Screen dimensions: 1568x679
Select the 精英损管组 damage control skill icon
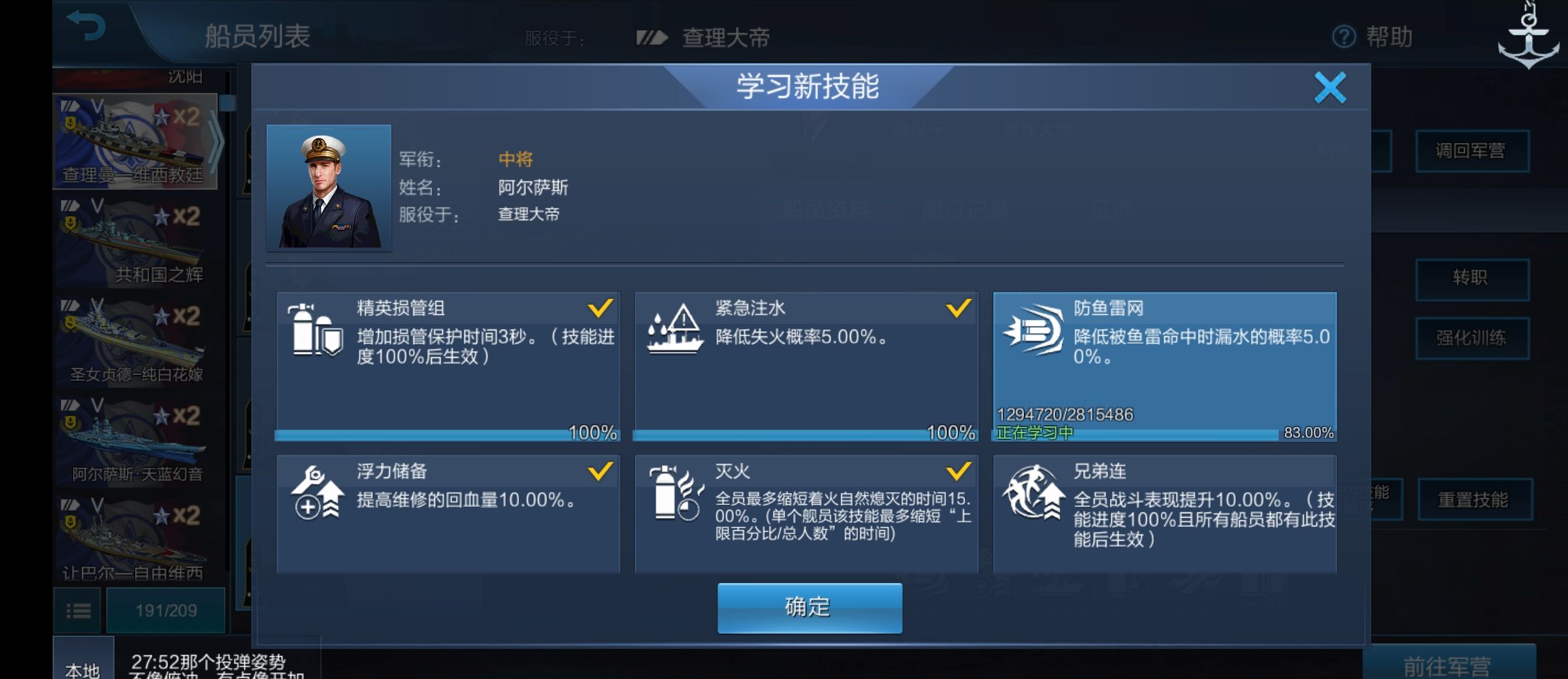[x=316, y=333]
